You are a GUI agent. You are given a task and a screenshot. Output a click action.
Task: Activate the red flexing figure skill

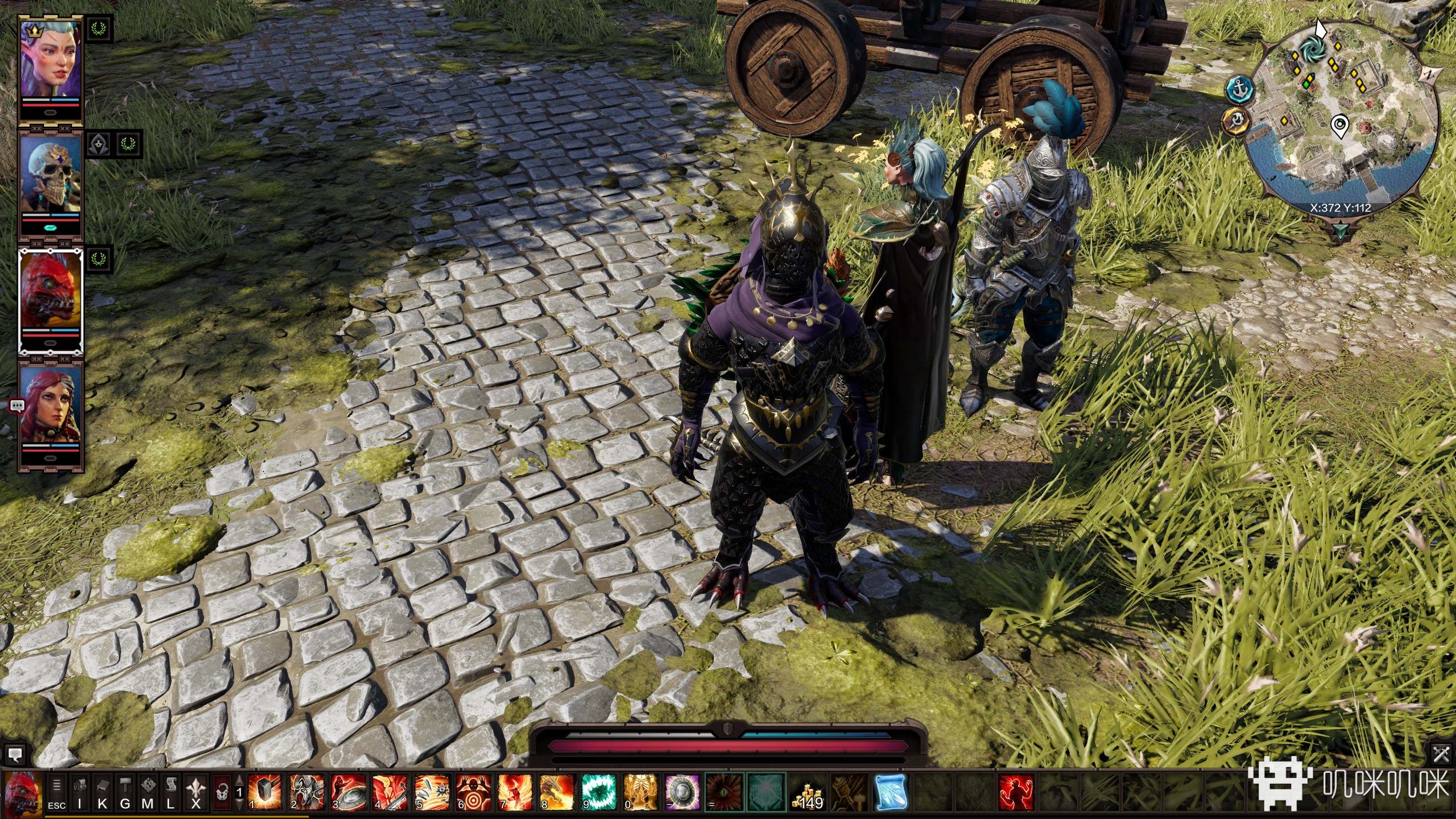click(x=1016, y=792)
